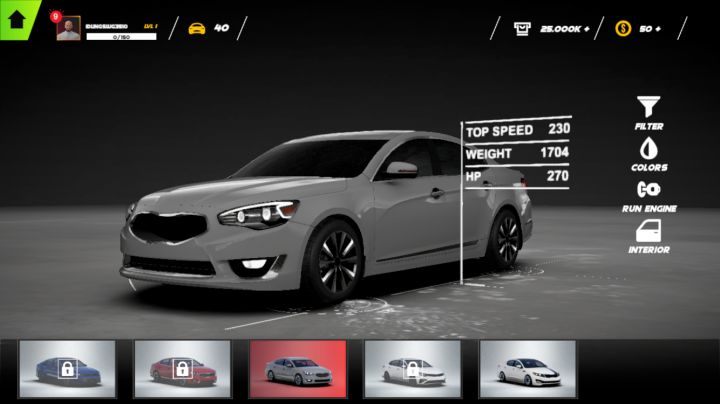This screenshot has width=720, height=404.
Task: Open the player profile avatar
Action: [x=68, y=29]
